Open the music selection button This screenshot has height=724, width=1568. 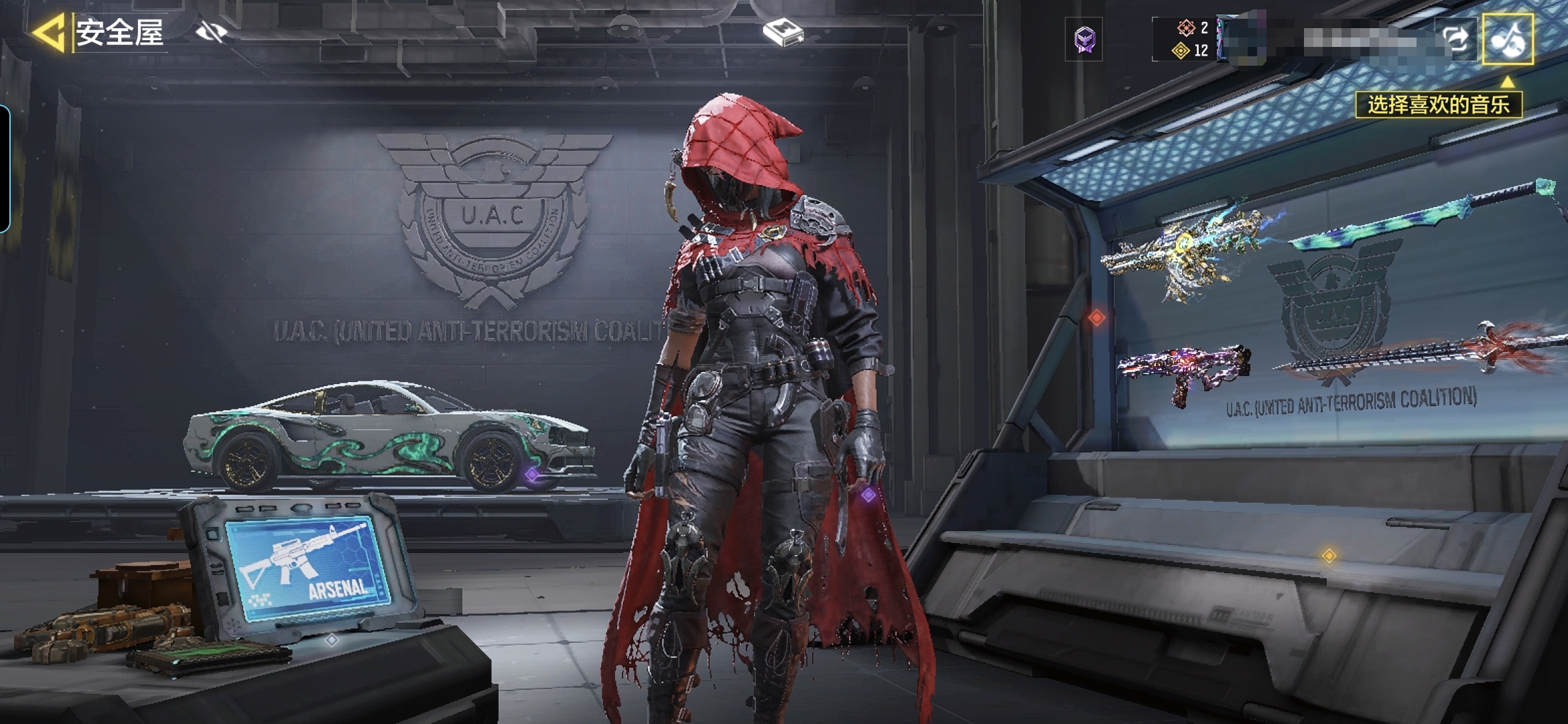coord(1507,40)
